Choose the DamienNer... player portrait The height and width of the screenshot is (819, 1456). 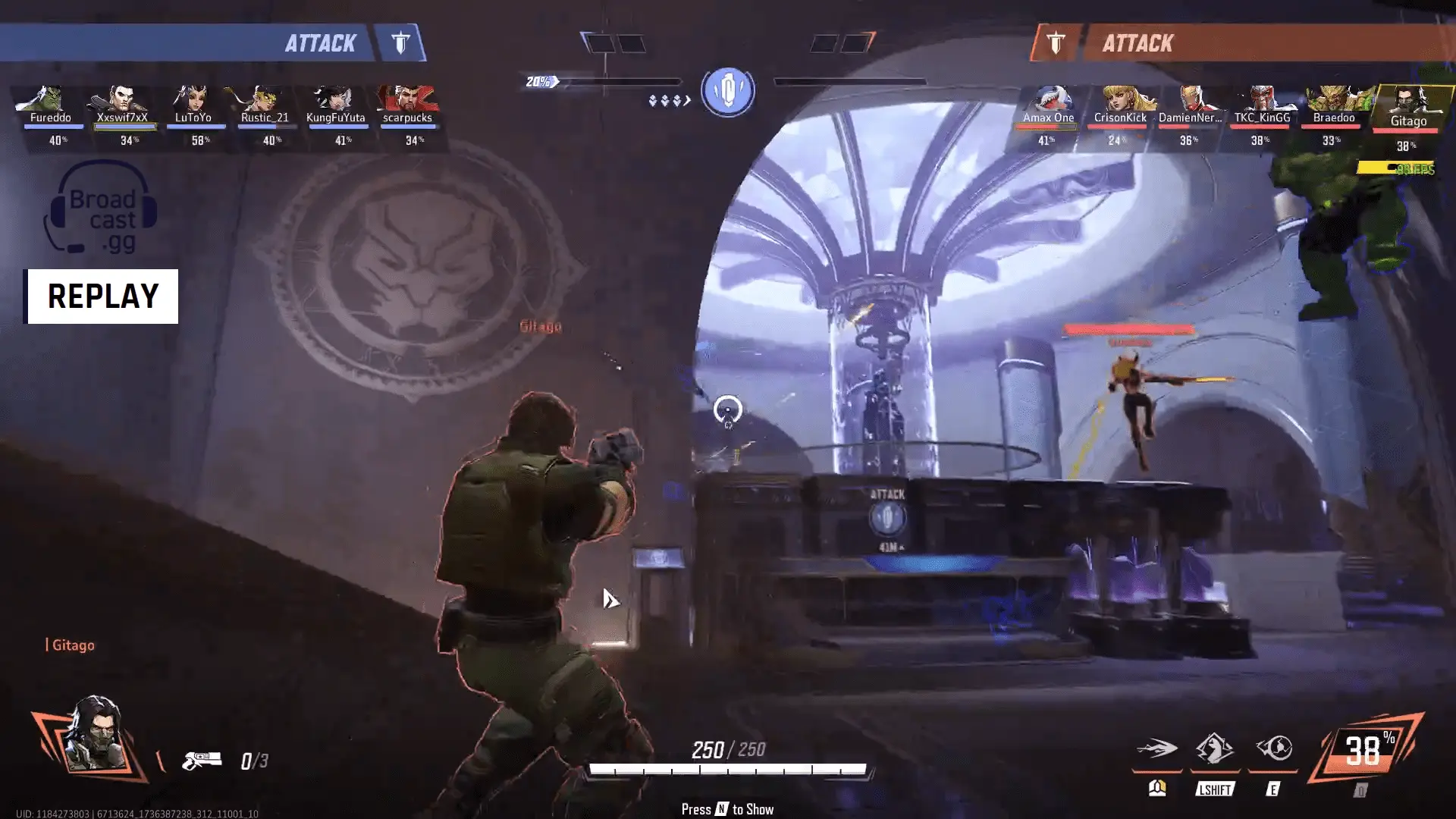coord(1191,101)
